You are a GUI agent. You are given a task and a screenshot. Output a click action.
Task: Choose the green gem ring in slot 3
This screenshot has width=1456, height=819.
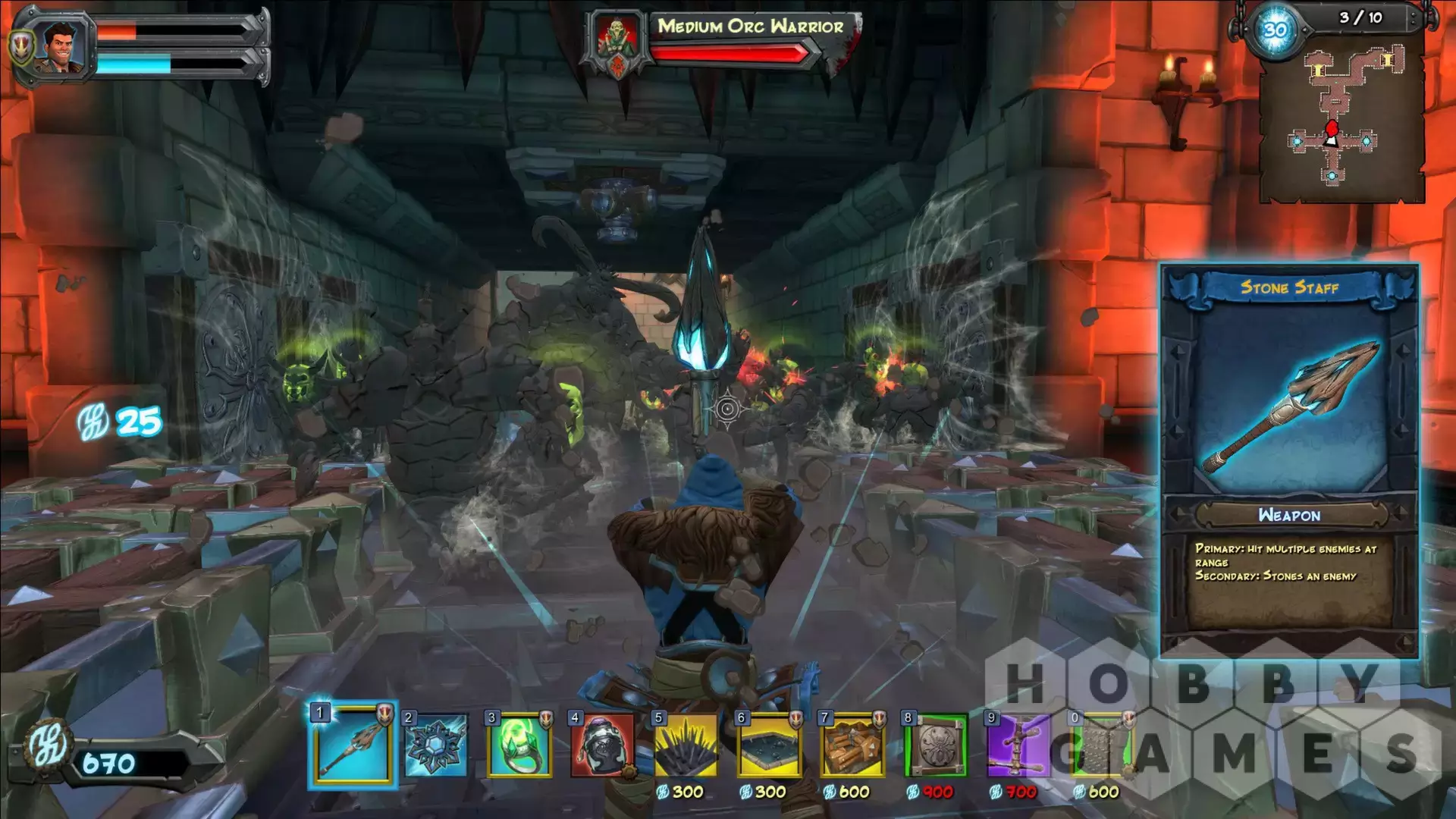[x=519, y=745]
